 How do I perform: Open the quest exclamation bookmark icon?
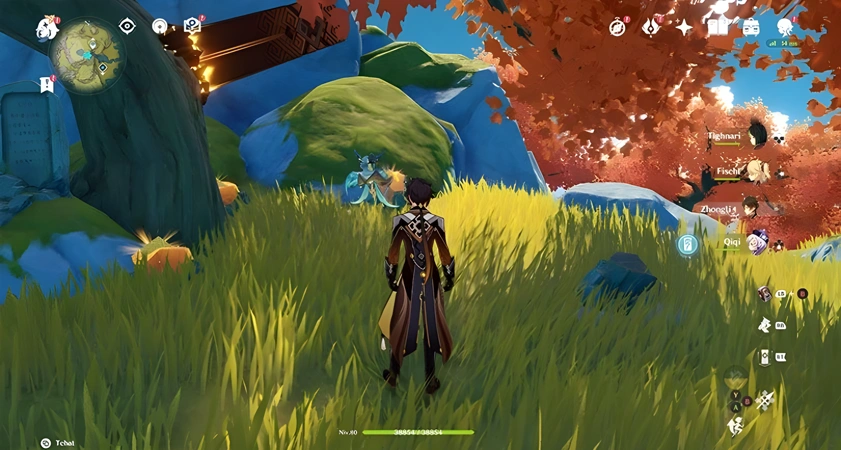click(x=46, y=85)
